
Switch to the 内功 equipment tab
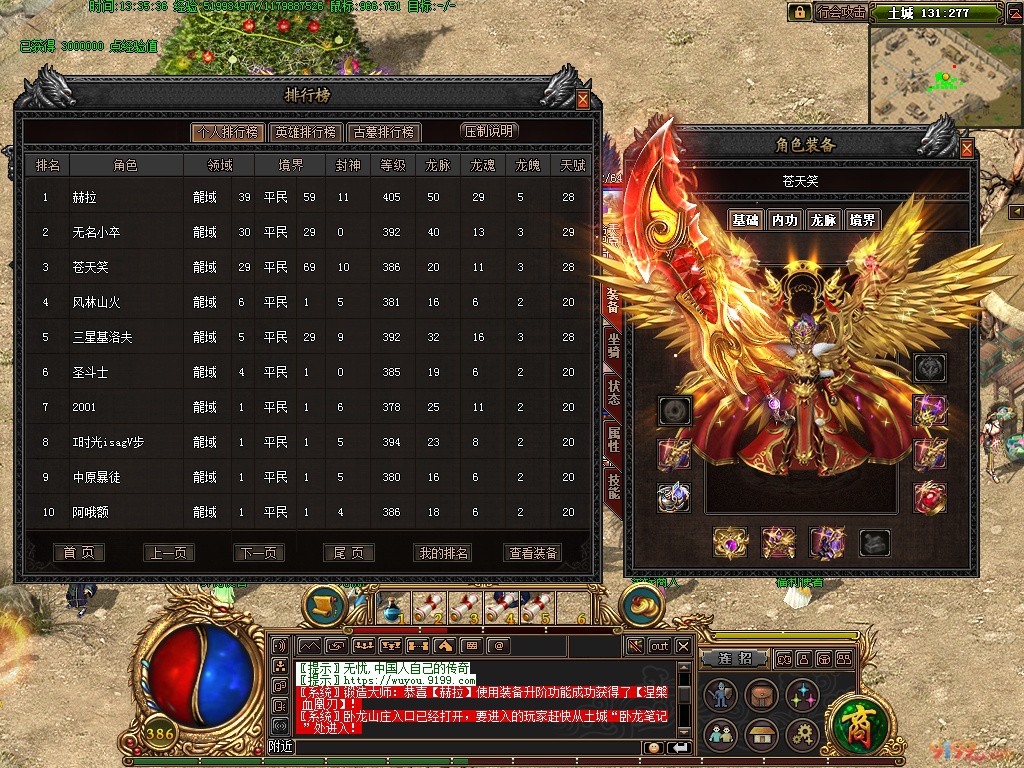click(x=784, y=220)
